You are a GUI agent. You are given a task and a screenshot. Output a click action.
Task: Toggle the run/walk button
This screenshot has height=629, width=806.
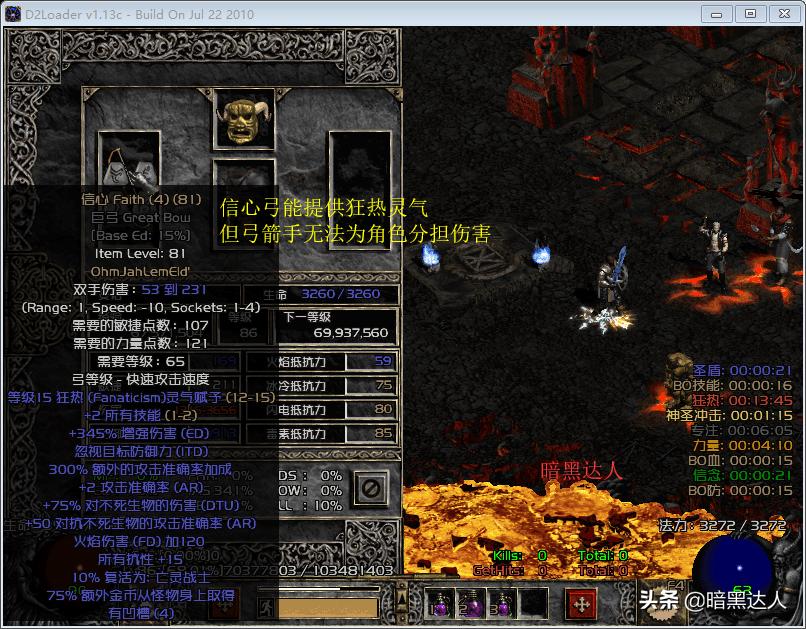267,606
